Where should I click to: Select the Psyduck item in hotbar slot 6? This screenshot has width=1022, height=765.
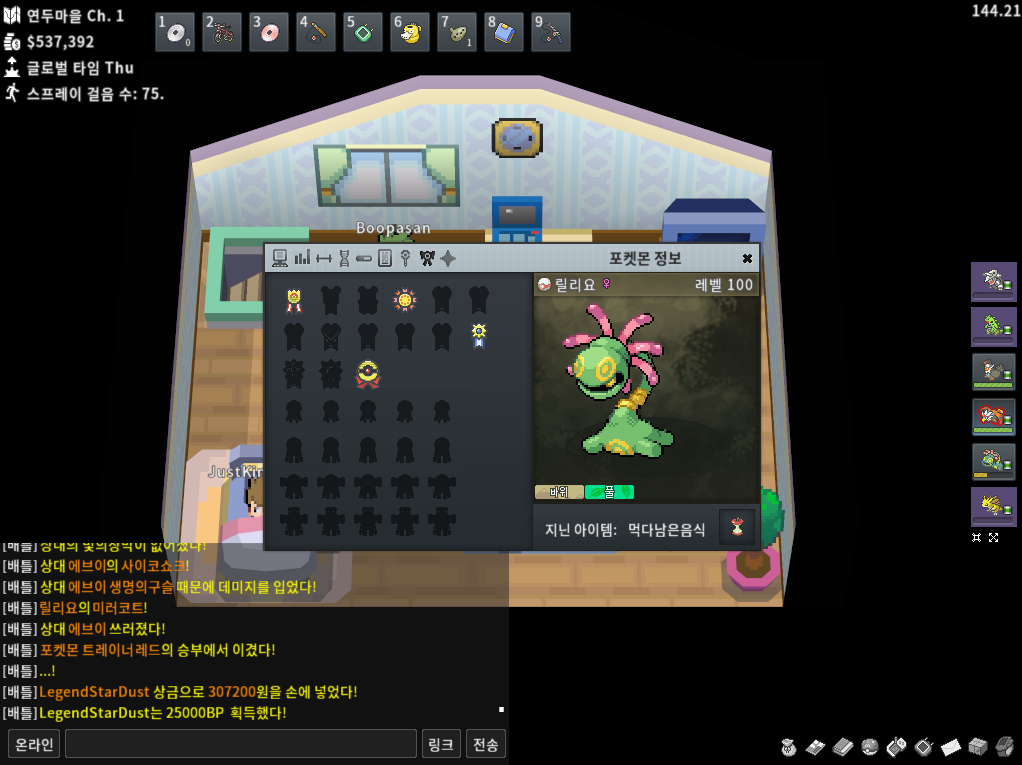[x=410, y=33]
